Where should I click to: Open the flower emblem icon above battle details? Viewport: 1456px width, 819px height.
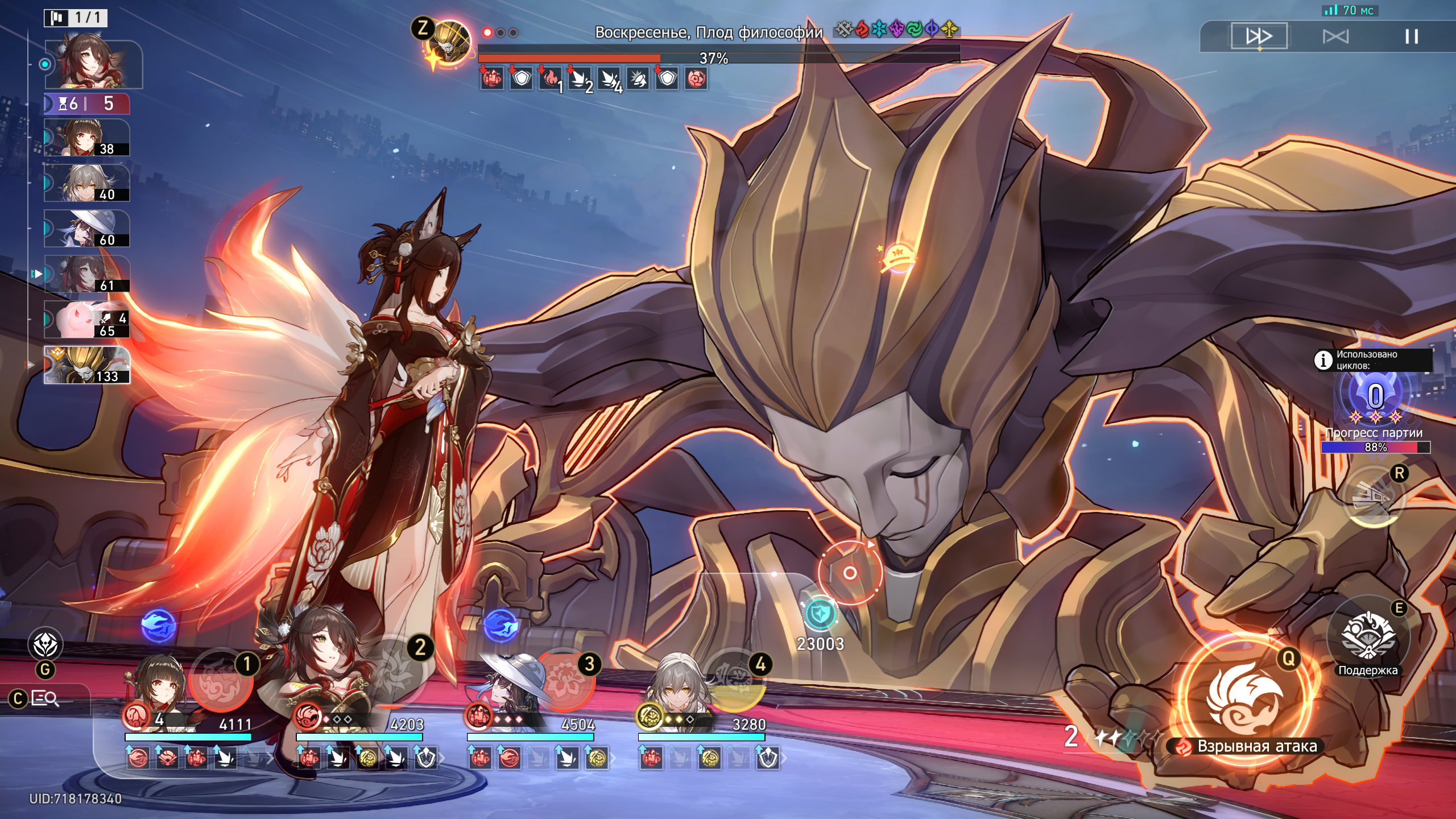(x=45, y=646)
